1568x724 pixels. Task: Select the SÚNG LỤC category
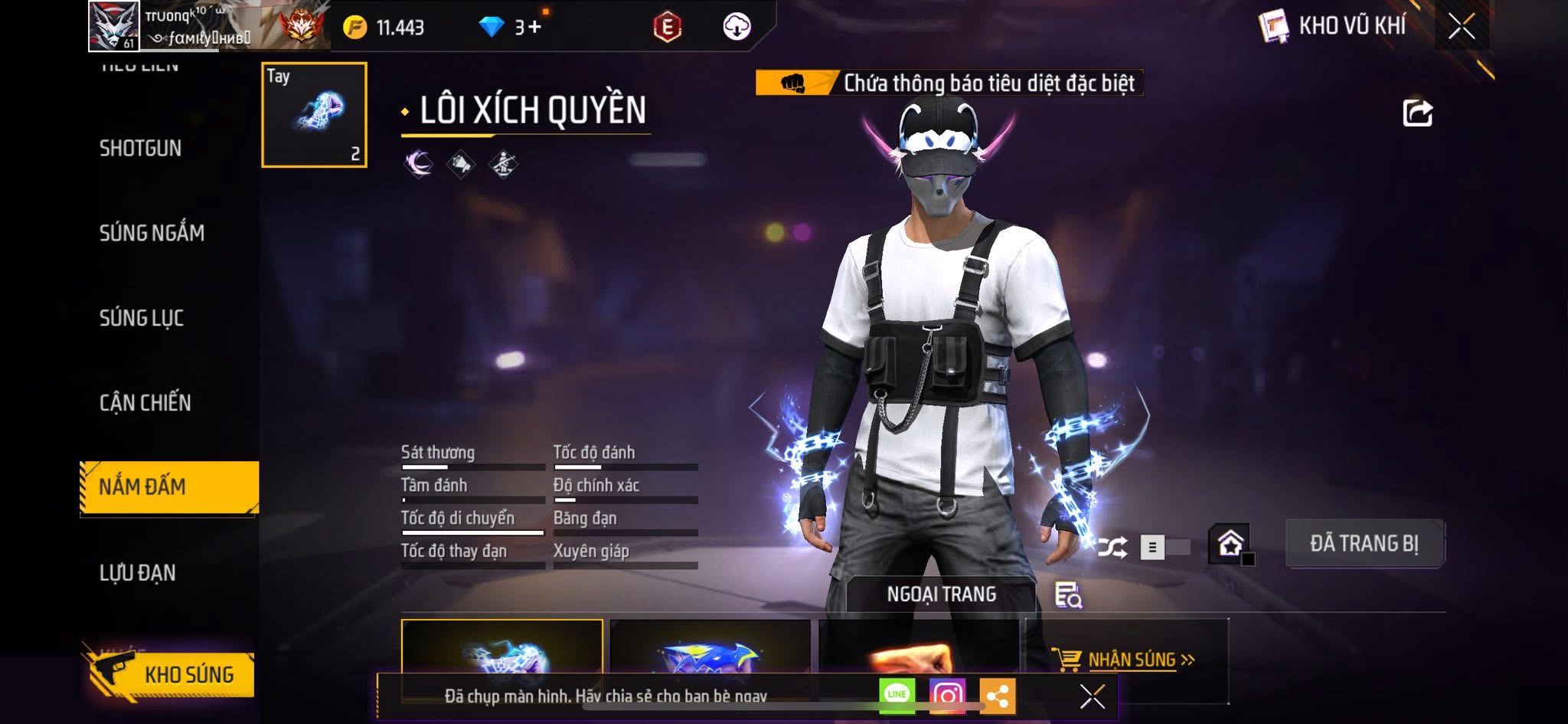pos(142,318)
